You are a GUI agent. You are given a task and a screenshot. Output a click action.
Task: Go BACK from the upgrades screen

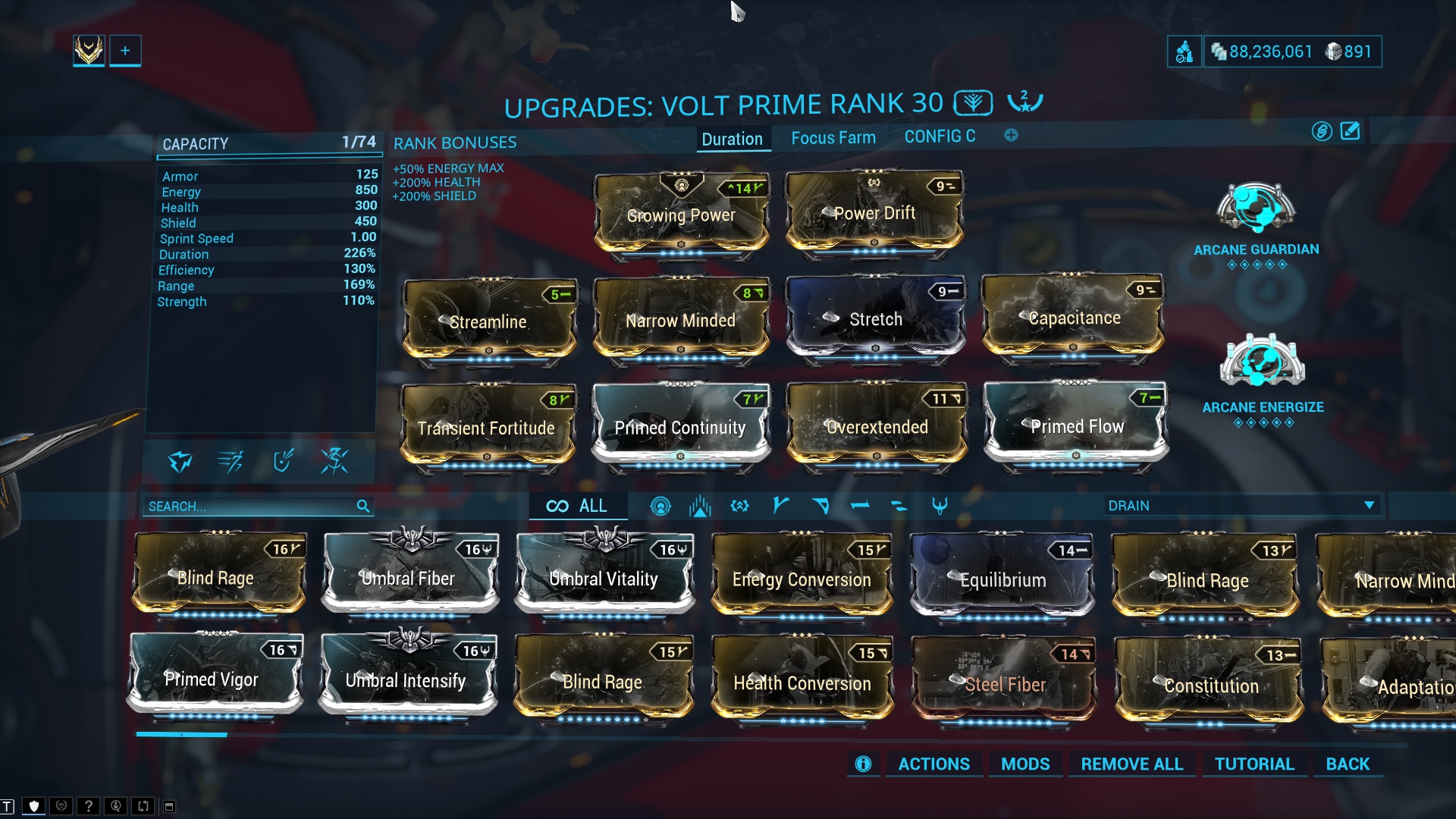click(x=1347, y=764)
